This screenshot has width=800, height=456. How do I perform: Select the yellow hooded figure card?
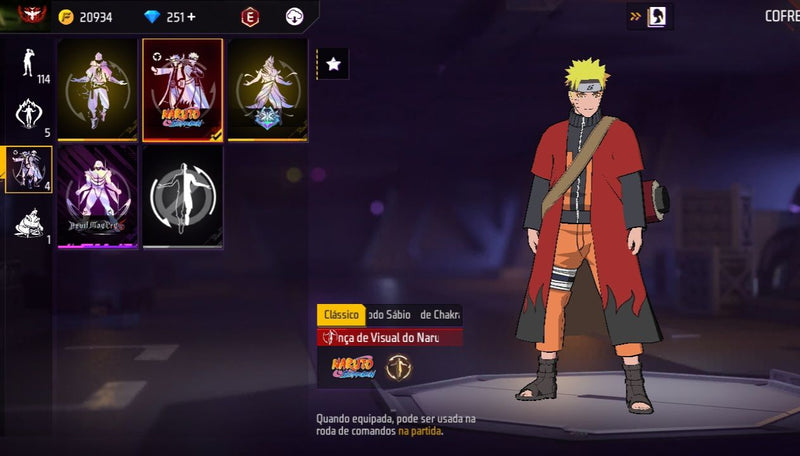coord(97,90)
